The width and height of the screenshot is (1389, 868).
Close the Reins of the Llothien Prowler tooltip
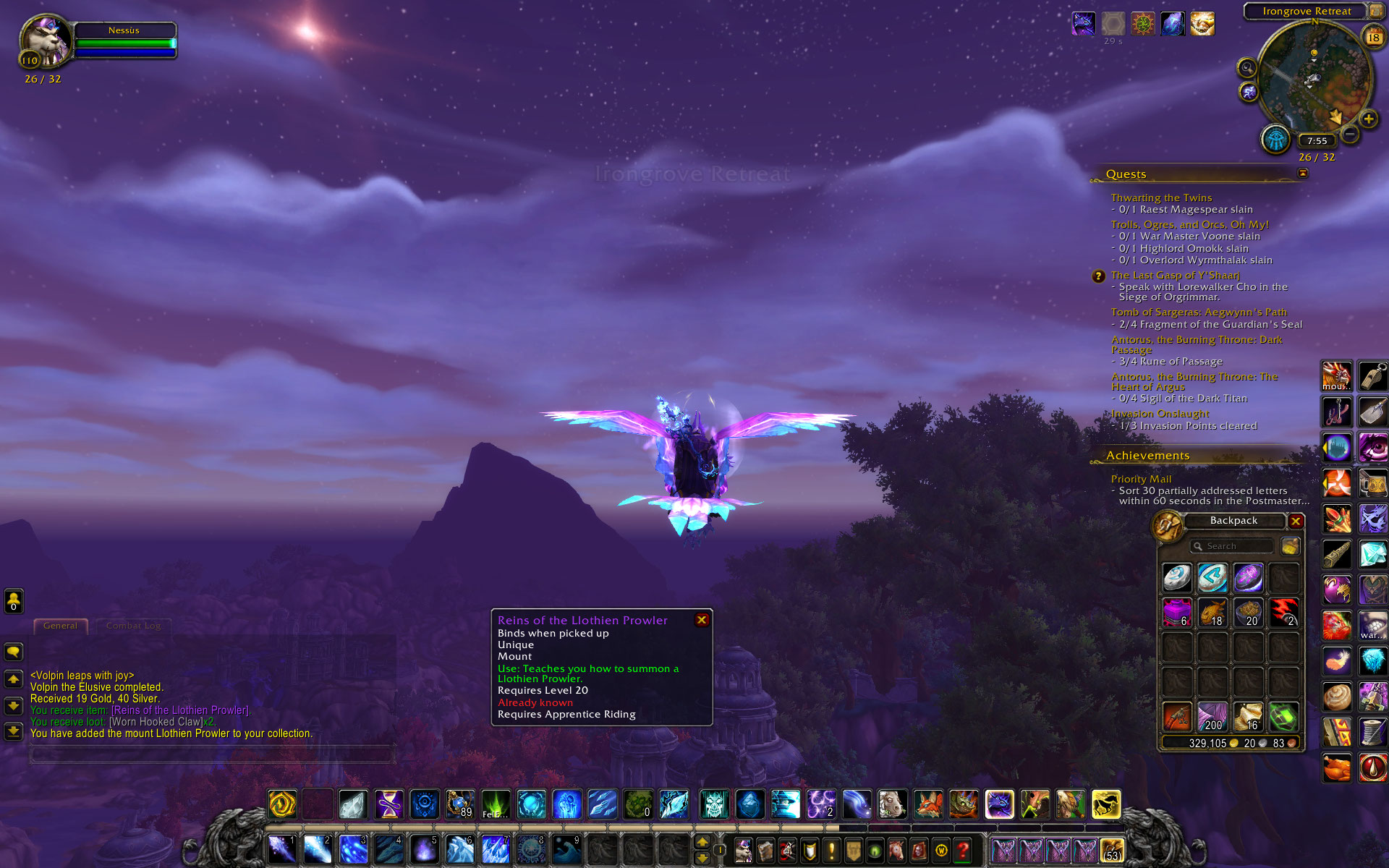pos(701,620)
